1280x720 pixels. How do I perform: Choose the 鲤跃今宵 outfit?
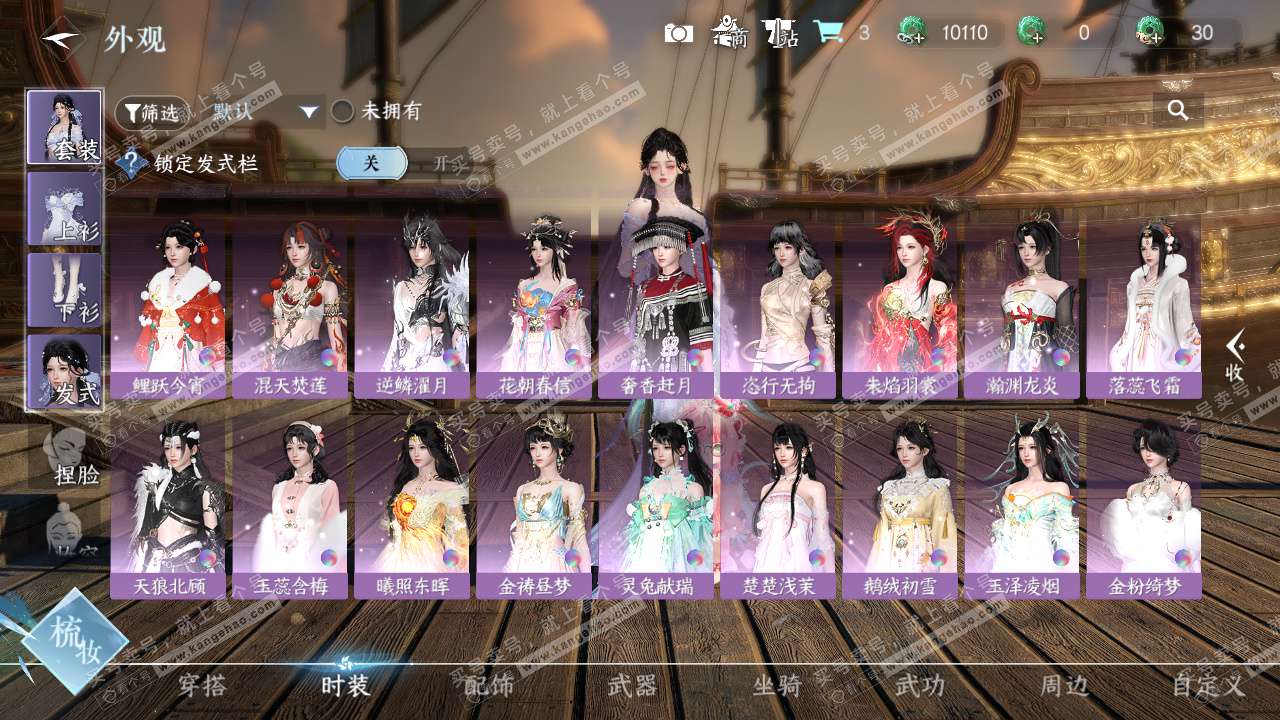coord(168,308)
